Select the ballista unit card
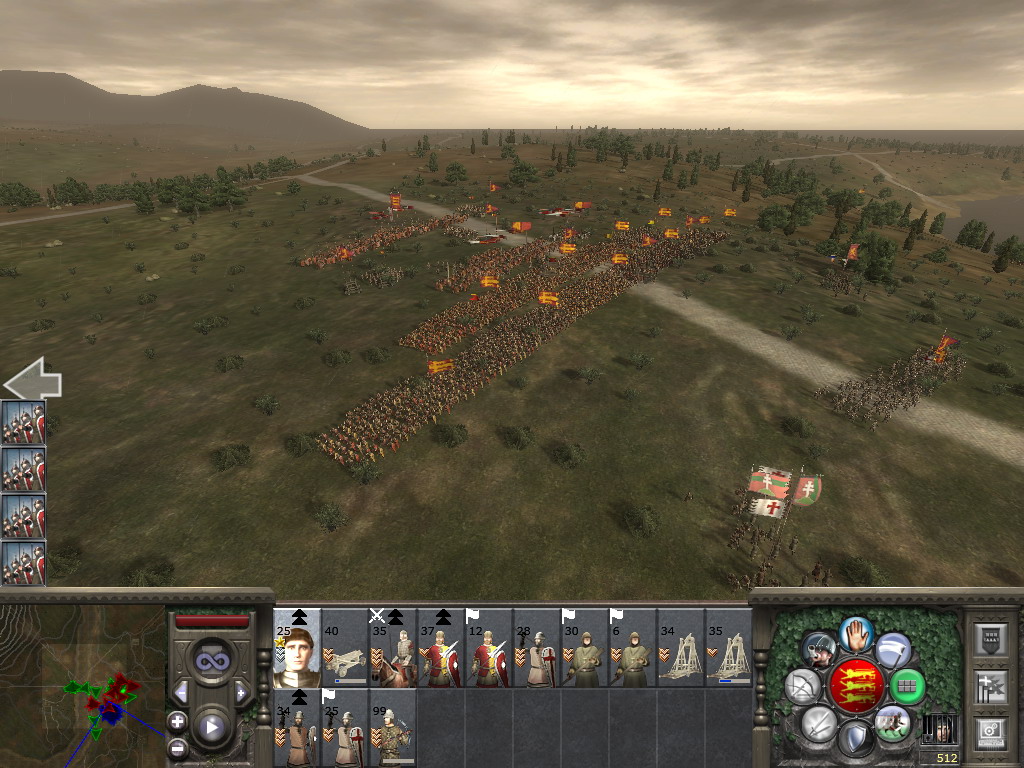 coord(345,648)
